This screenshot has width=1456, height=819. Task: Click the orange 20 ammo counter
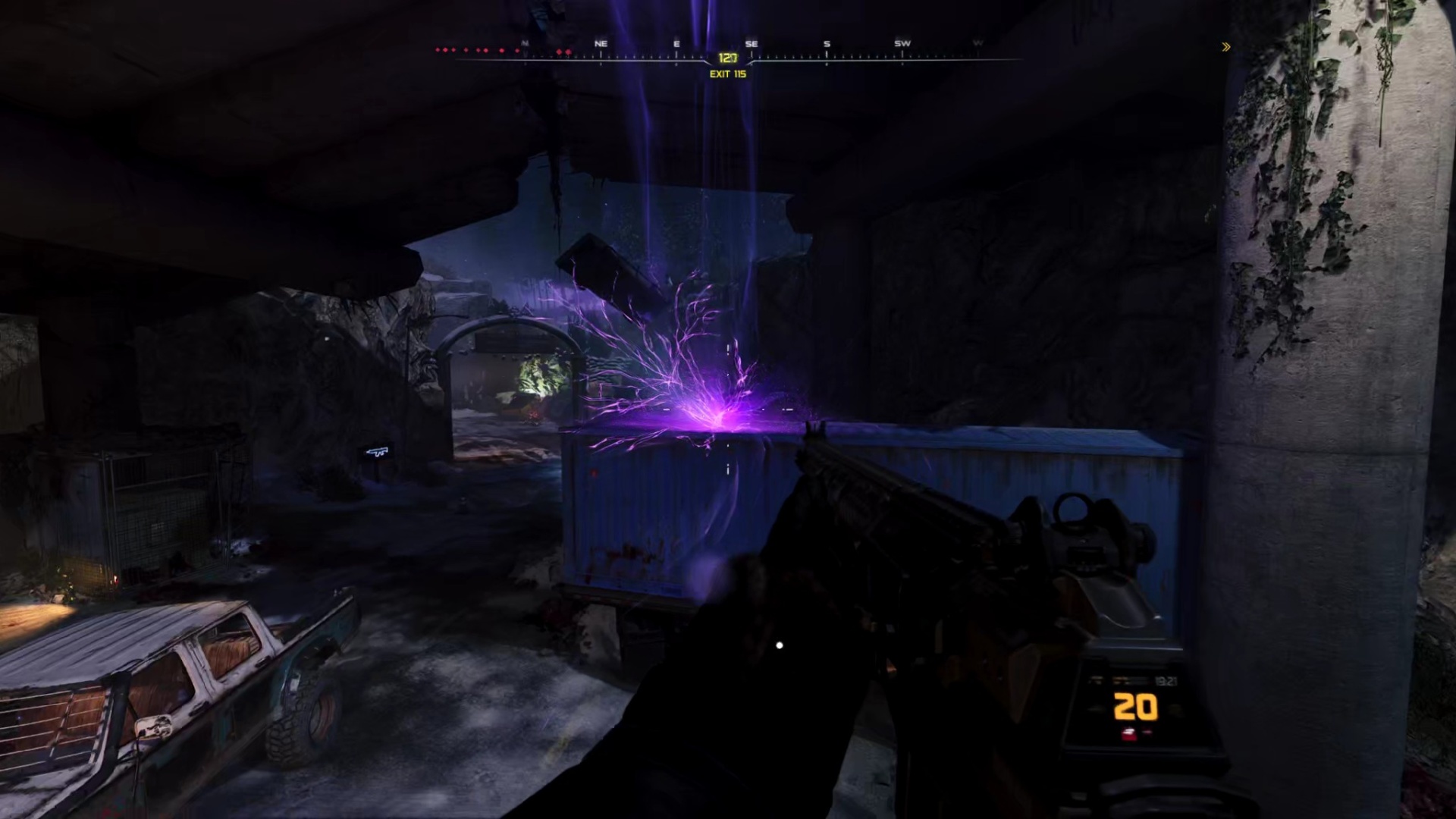(1134, 707)
